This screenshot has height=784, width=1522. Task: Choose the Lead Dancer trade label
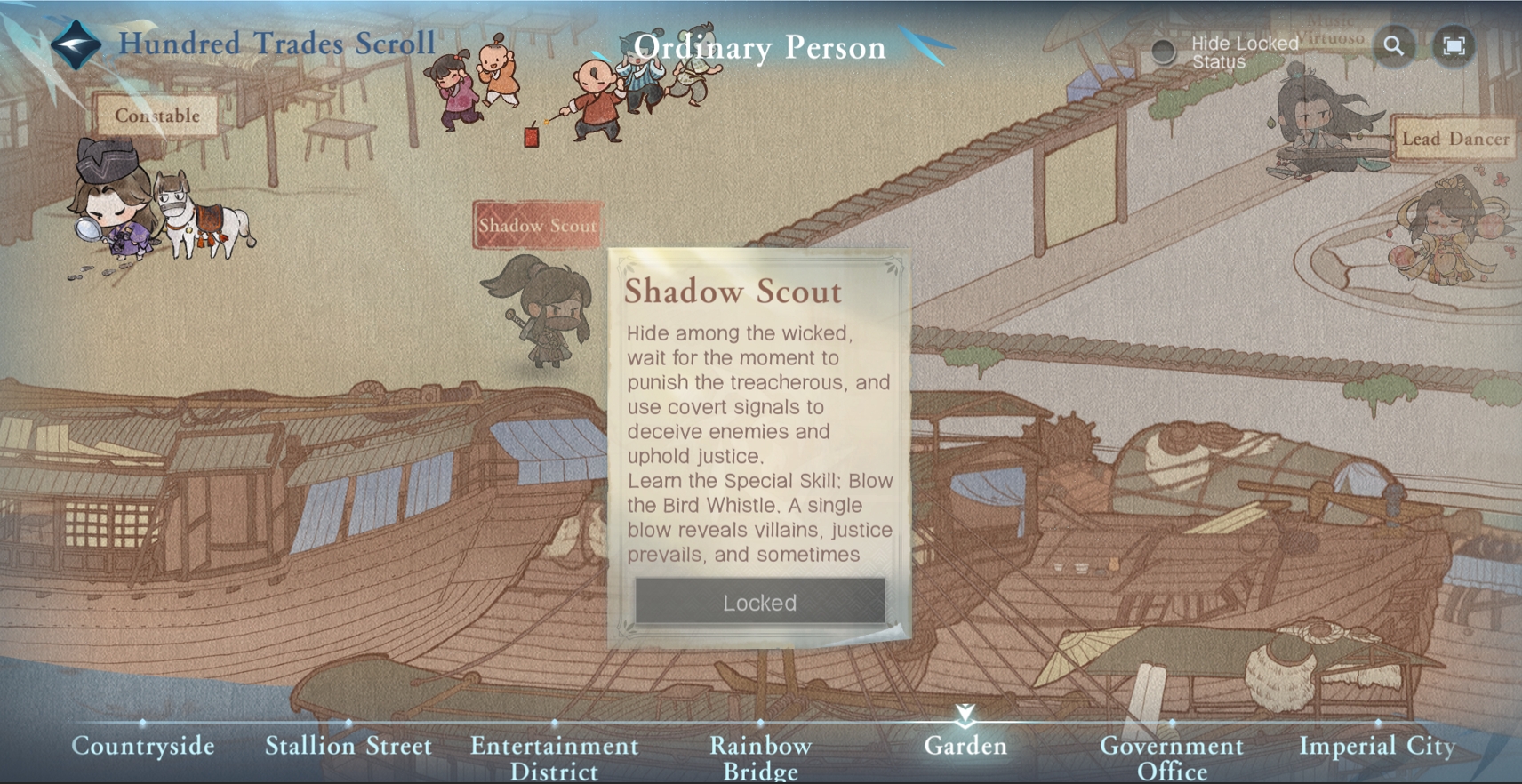click(1454, 139)
